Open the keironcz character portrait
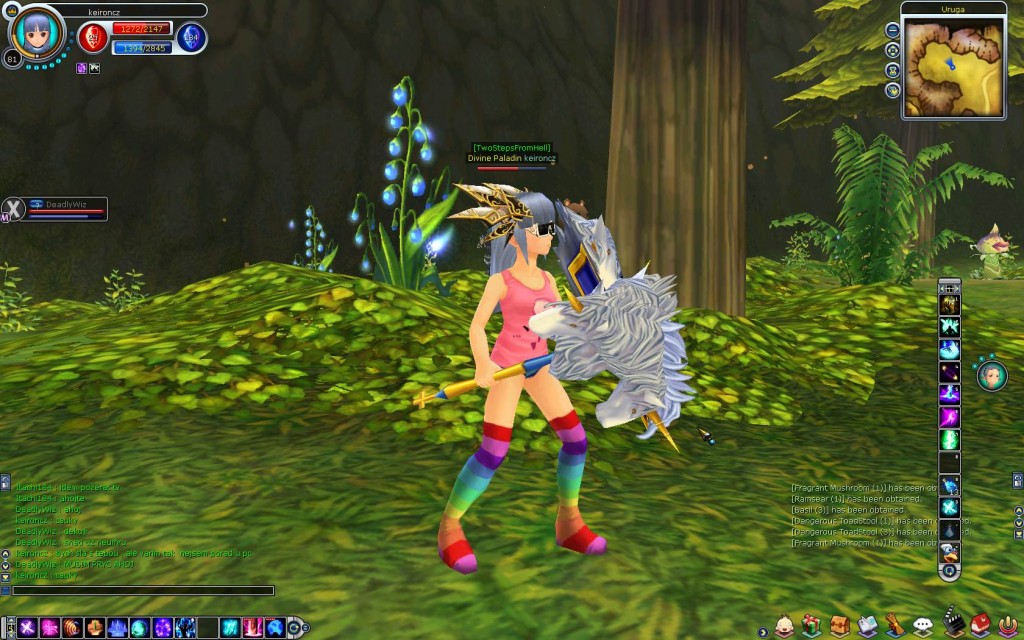The width and height of the screenshot is (1024, 640). click(x=36, y=32)
